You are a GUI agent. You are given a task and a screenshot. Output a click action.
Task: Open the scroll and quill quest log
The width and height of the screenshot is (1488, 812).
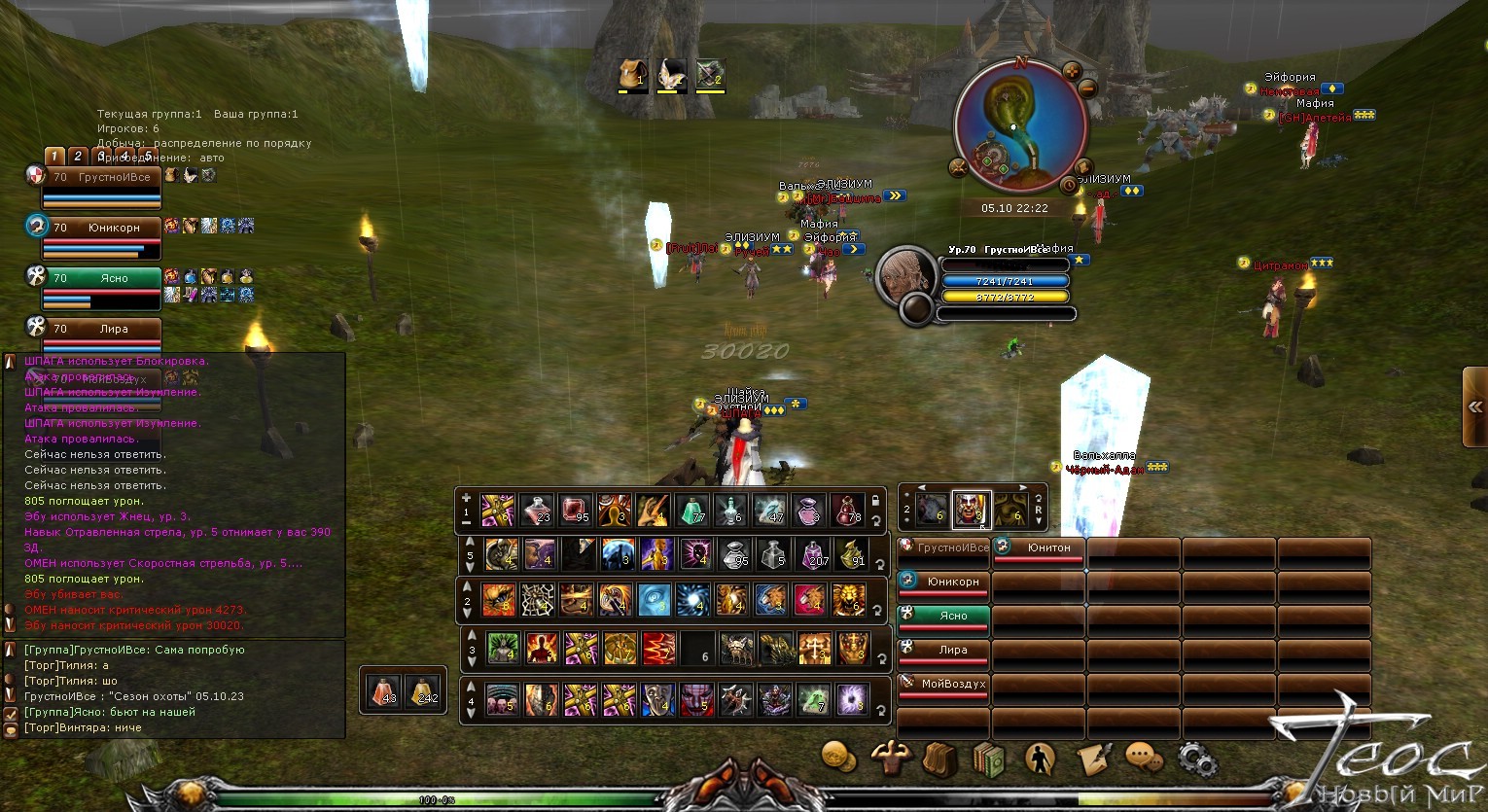point(1092,758)
